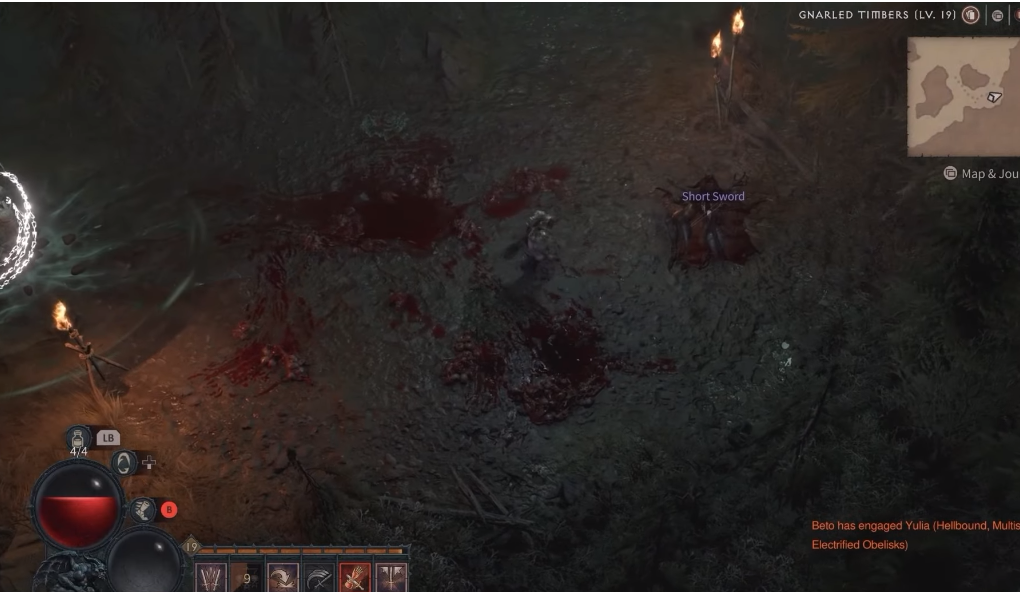
Task: Activate the red highlighted skill icon
Action: (x=355, y=578)
